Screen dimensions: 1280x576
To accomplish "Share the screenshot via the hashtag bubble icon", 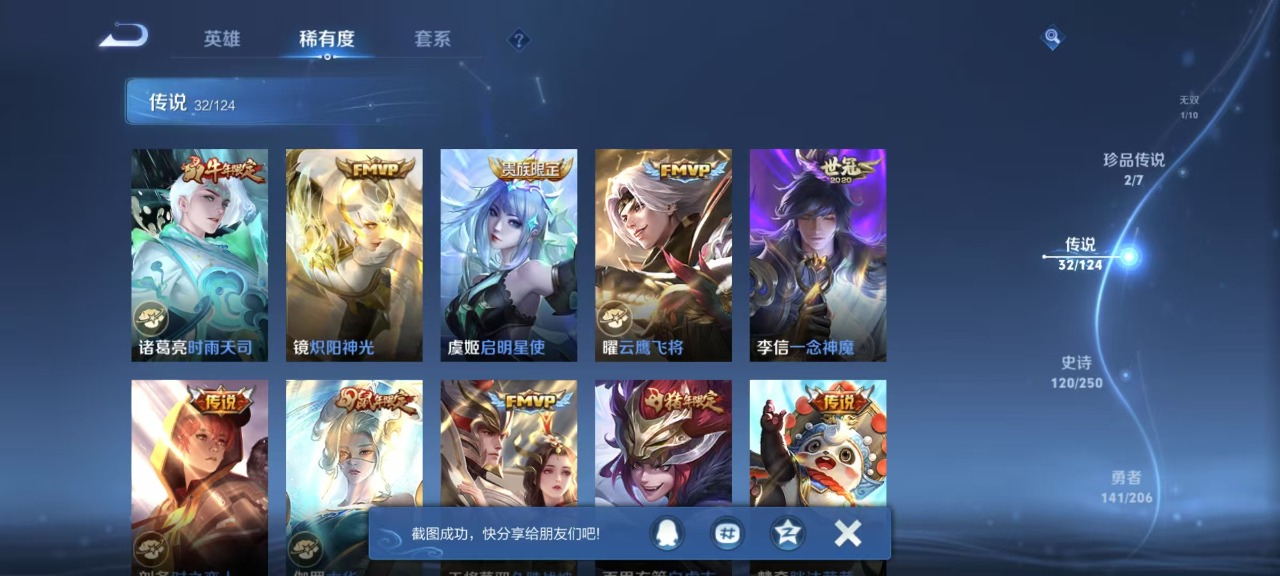I will (x=727, y=534).
